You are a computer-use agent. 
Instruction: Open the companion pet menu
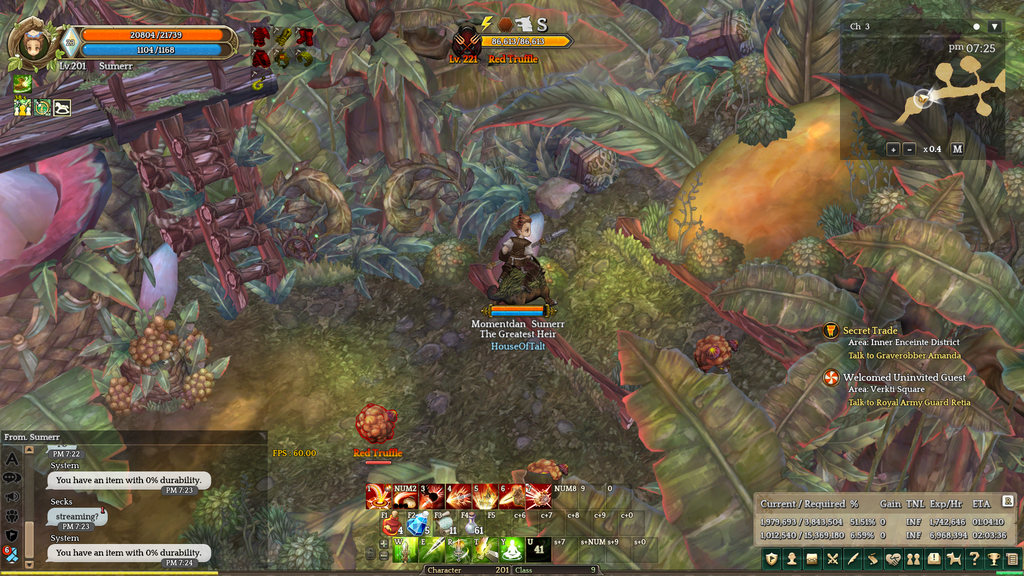[954, 559]
